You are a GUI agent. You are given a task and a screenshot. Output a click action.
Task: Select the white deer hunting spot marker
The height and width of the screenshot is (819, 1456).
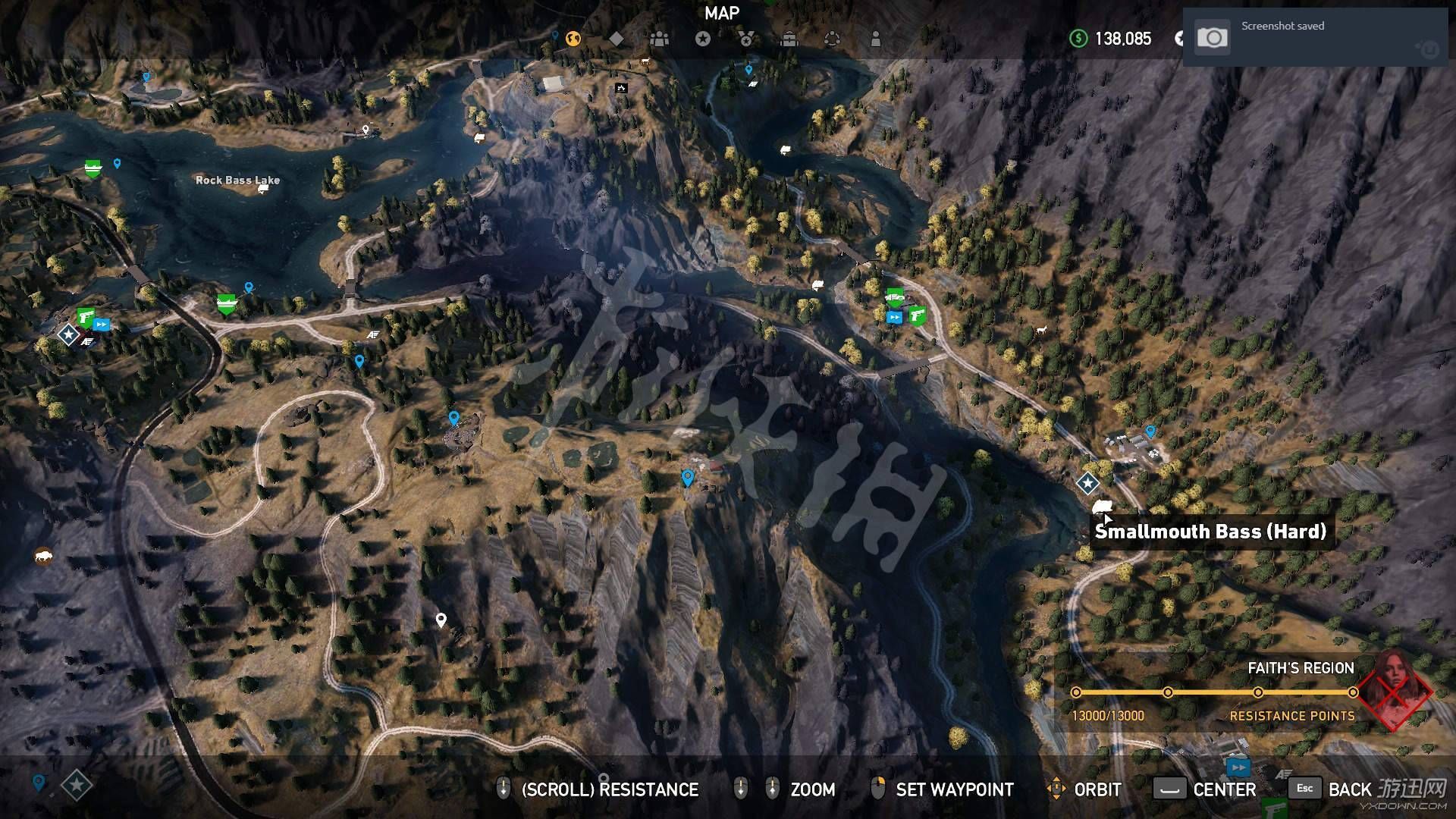click(1041, 331)
